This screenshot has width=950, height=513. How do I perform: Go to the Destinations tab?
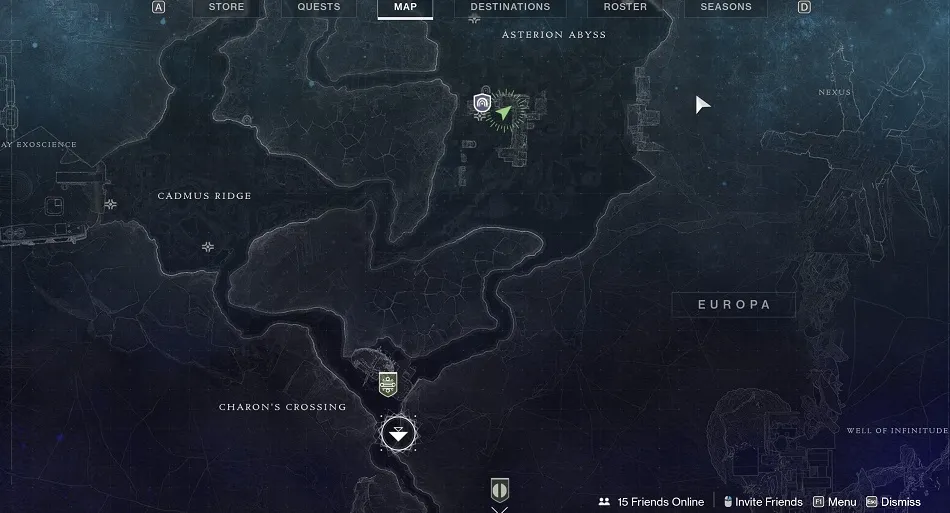point(510,7)
